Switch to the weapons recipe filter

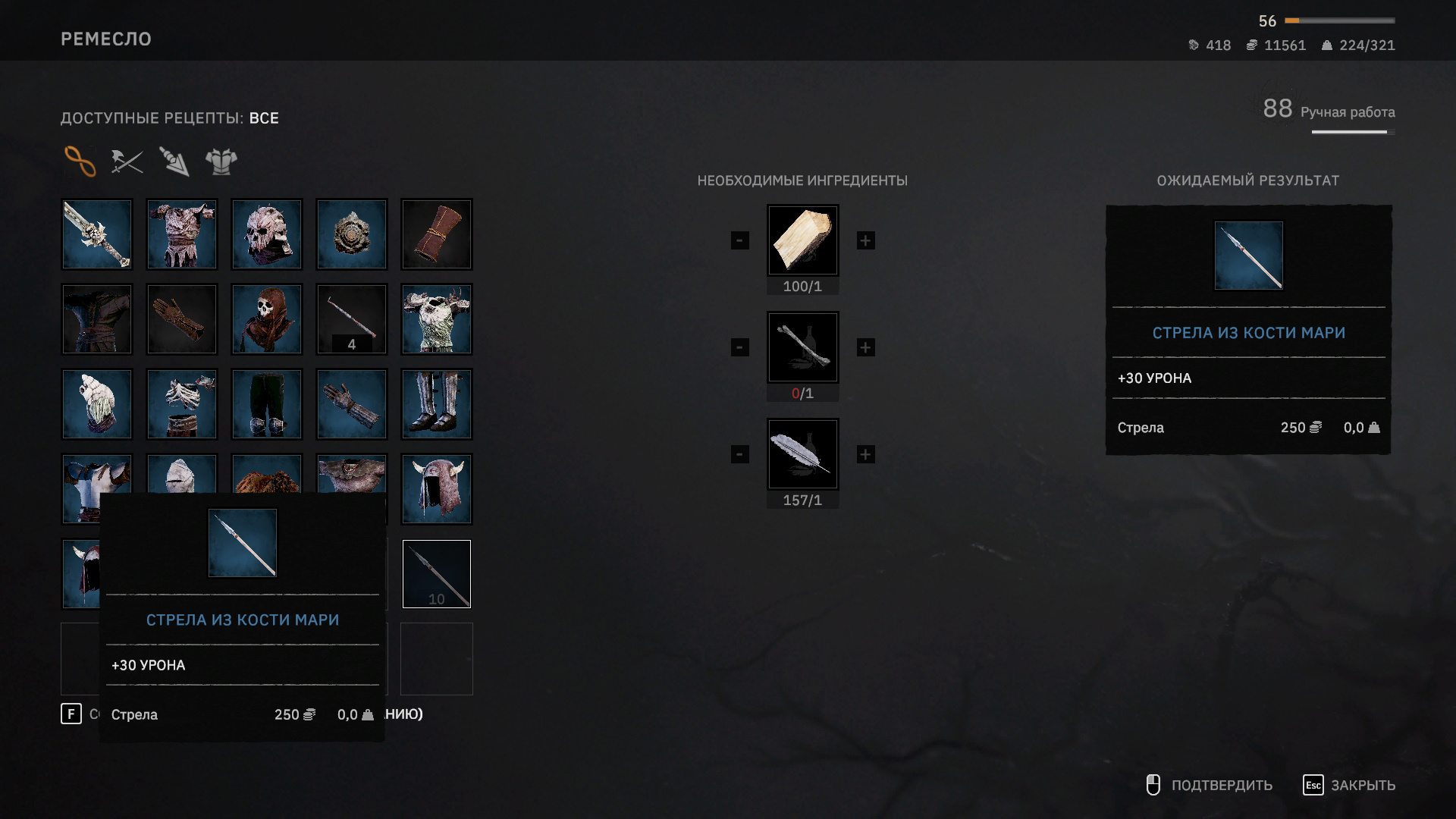click(x=127, y=161)
